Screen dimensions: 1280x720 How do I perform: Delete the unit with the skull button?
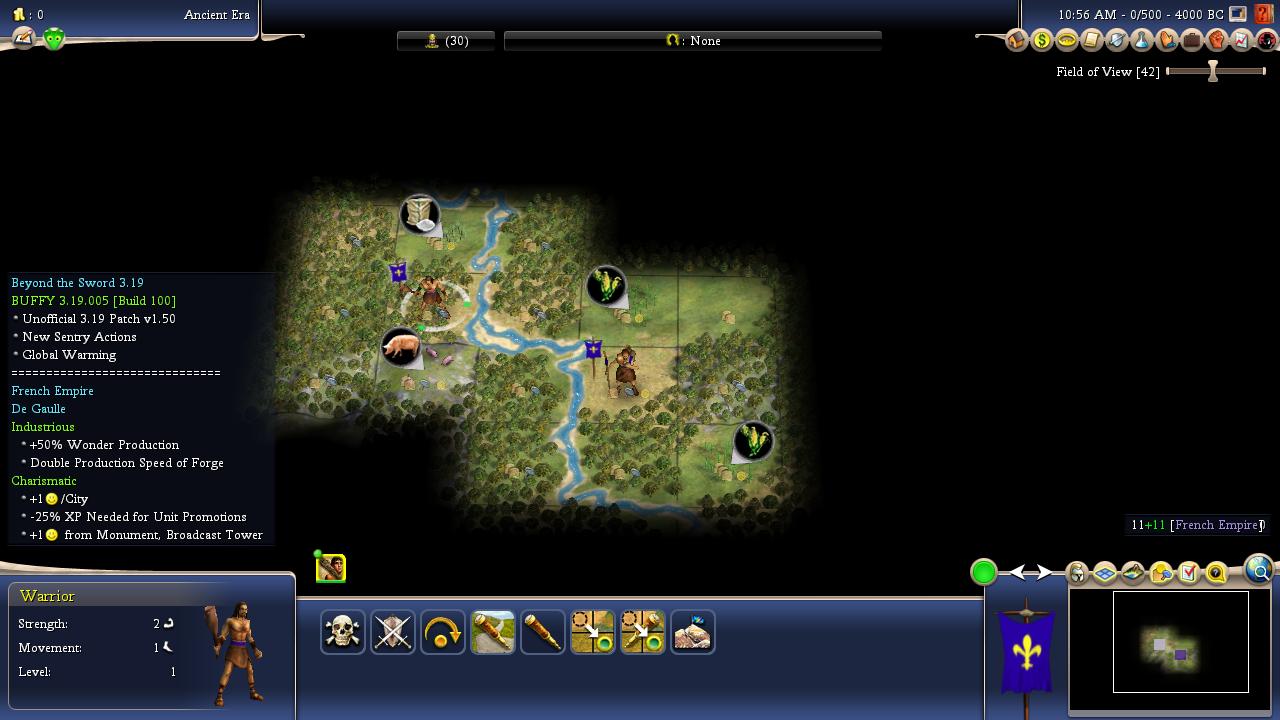(x=343, y=632)
